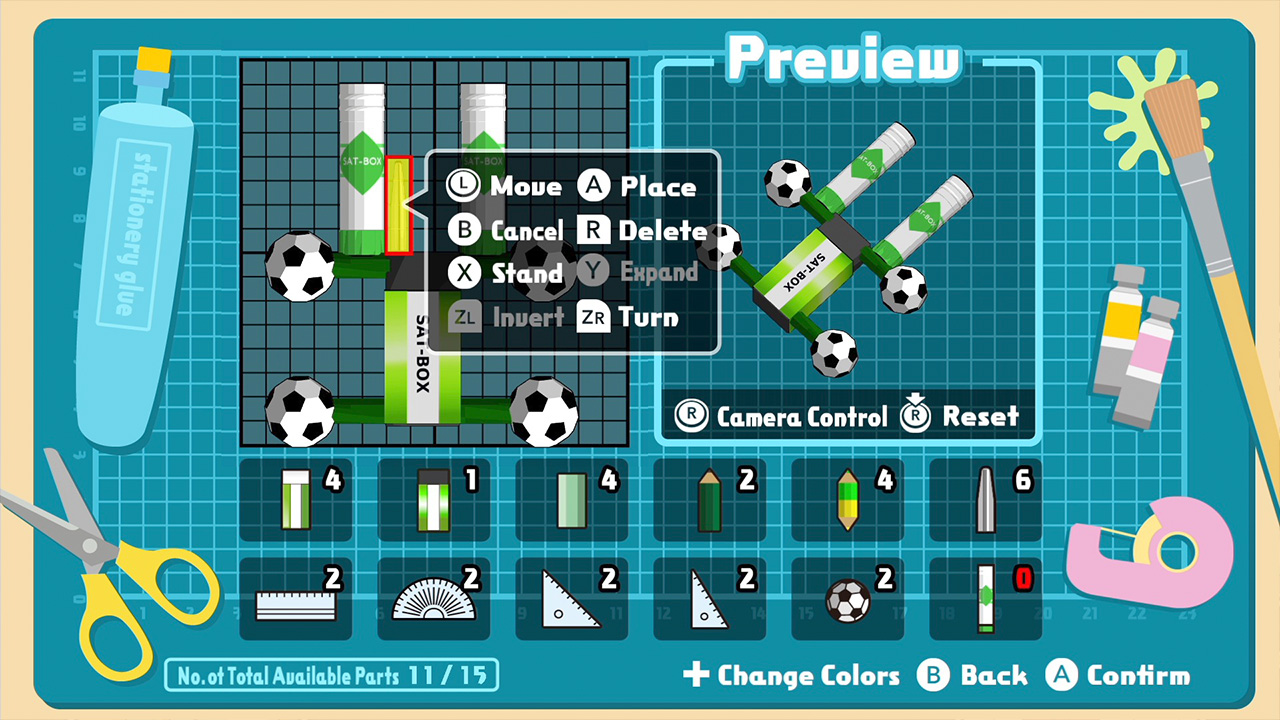
Task: Pick Stand from the context menu
Action: (x=528, y=273)
